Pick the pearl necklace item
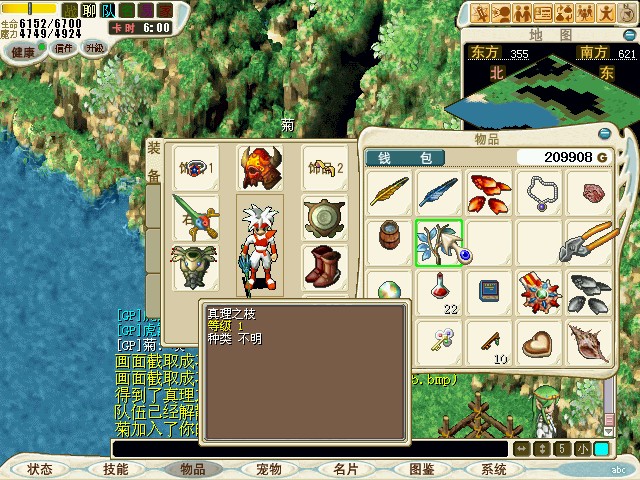 [x=538, y=192]
